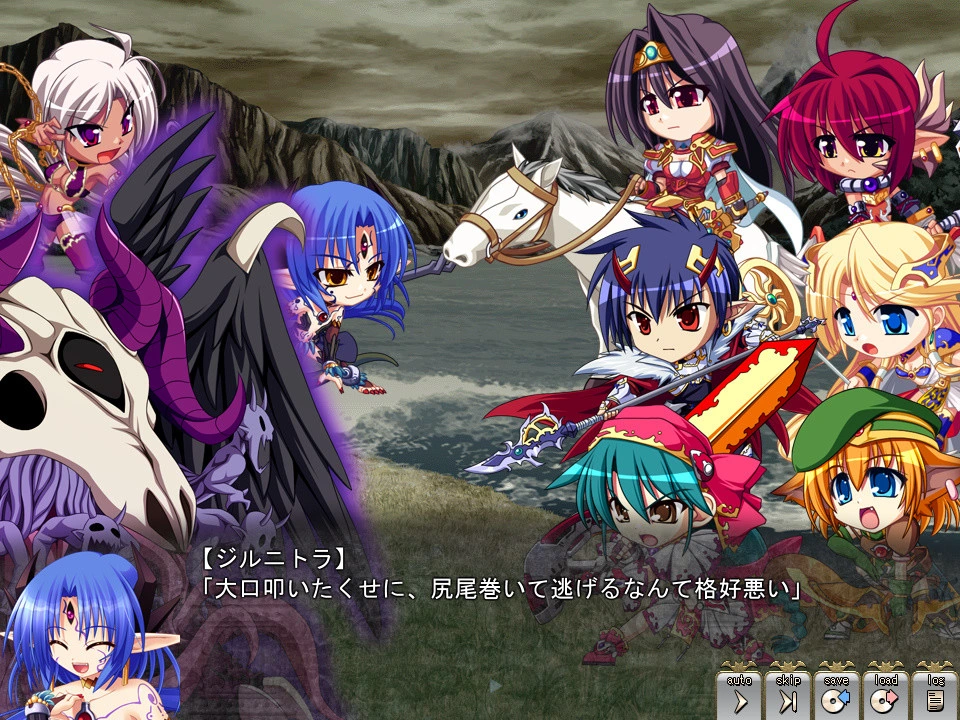Show the dialogue log history
The height and width of the screenshot is (720, 960).
(934, 693)
